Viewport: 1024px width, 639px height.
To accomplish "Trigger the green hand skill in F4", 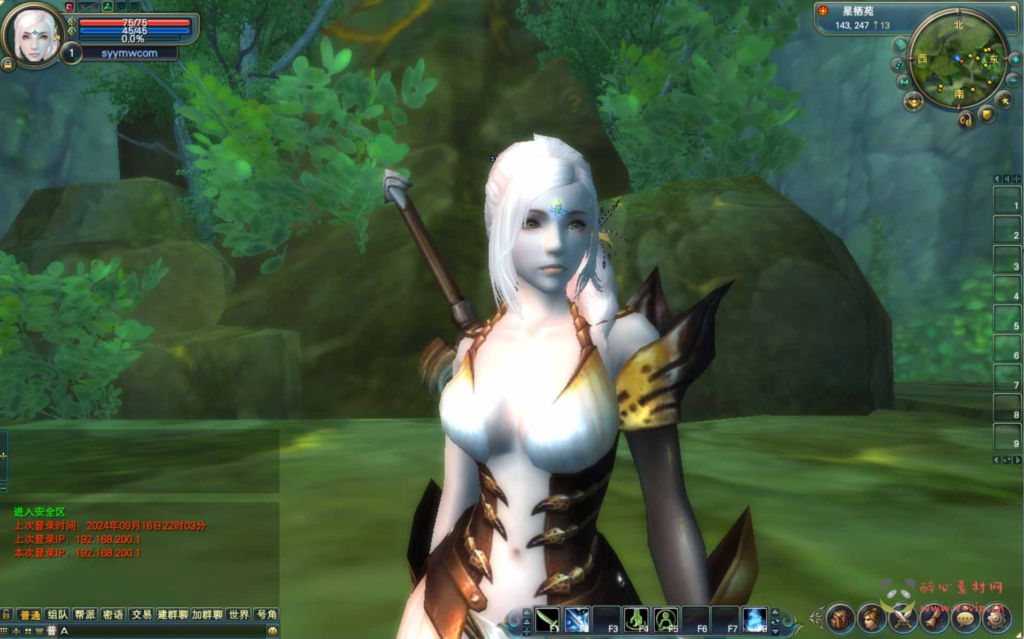I will coord(636,619).
